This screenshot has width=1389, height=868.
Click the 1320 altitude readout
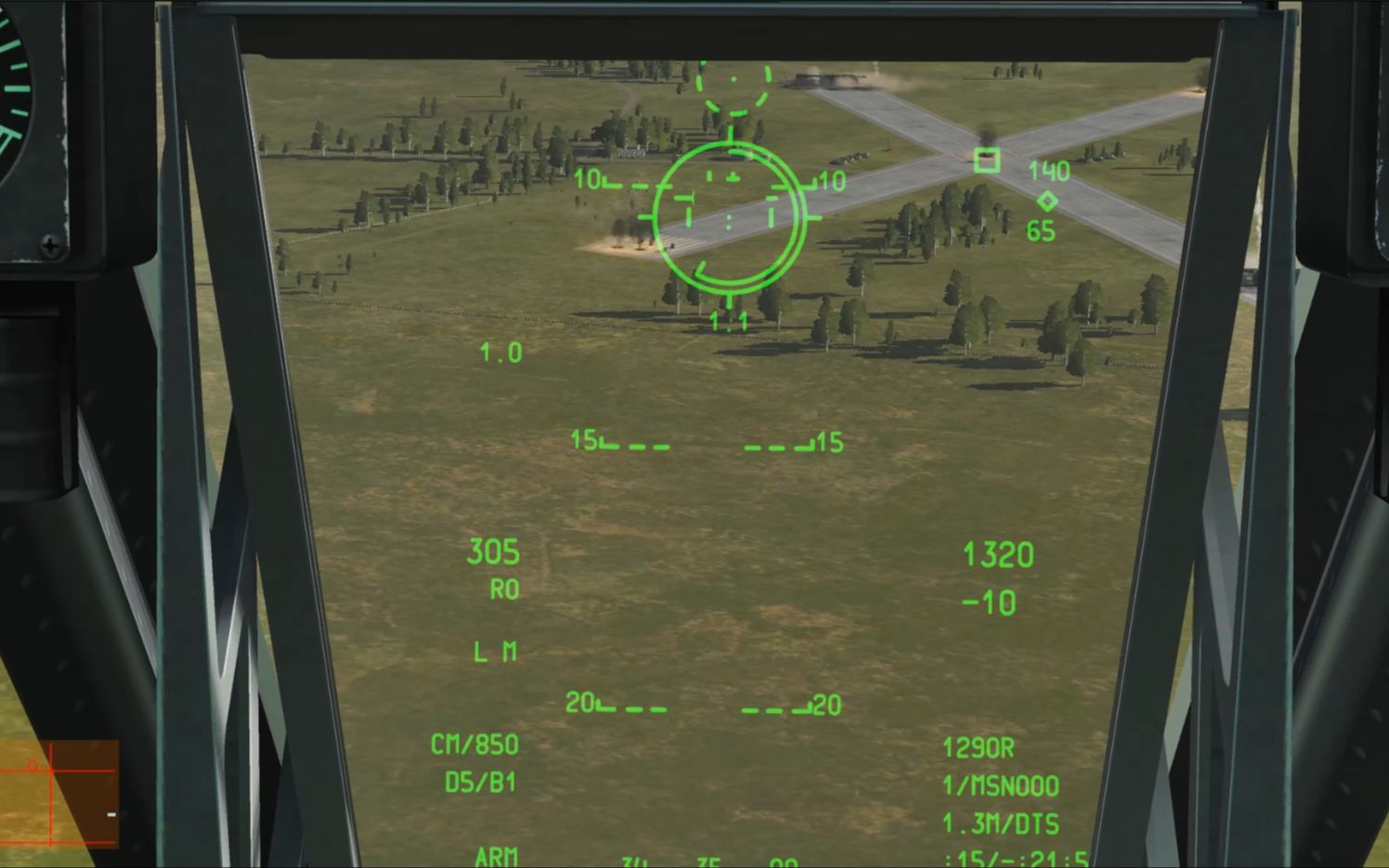(1001, 553)
